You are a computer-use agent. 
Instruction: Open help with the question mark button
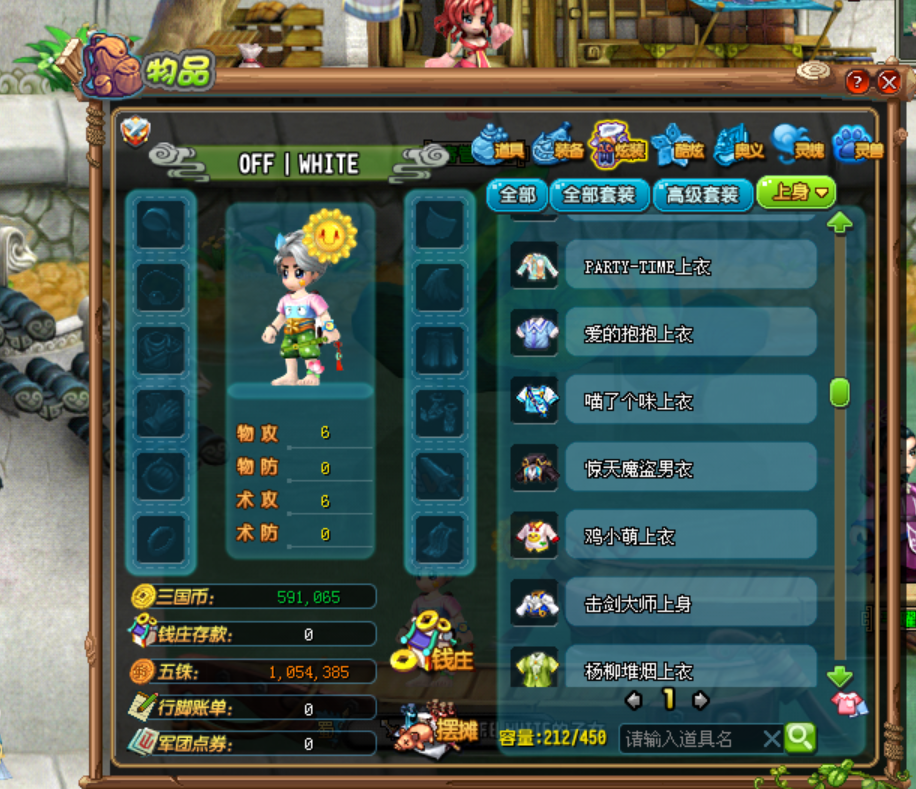pyautogui.click(x=857, y=82)
